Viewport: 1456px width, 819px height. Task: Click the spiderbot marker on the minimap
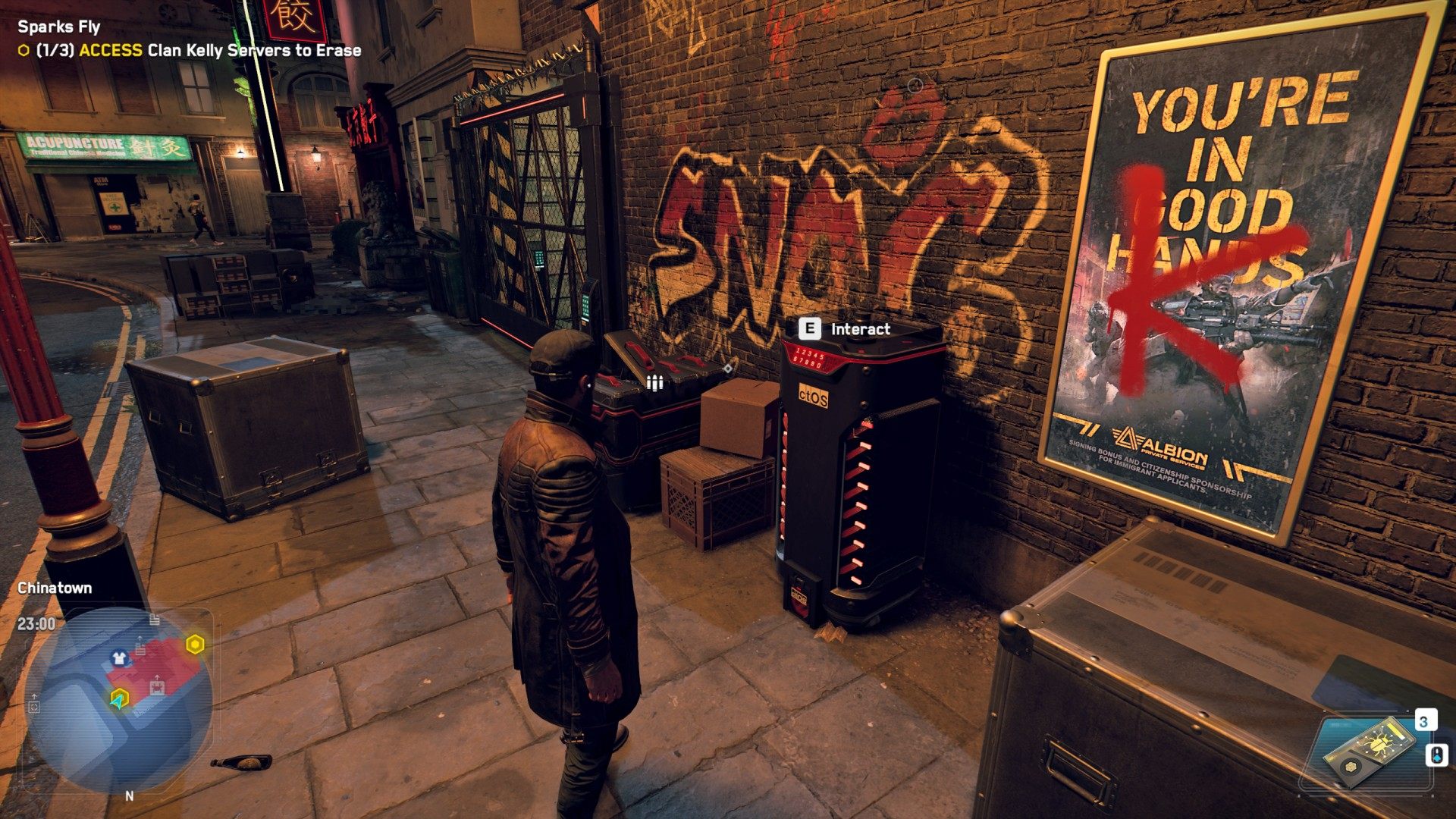(157, 687)
